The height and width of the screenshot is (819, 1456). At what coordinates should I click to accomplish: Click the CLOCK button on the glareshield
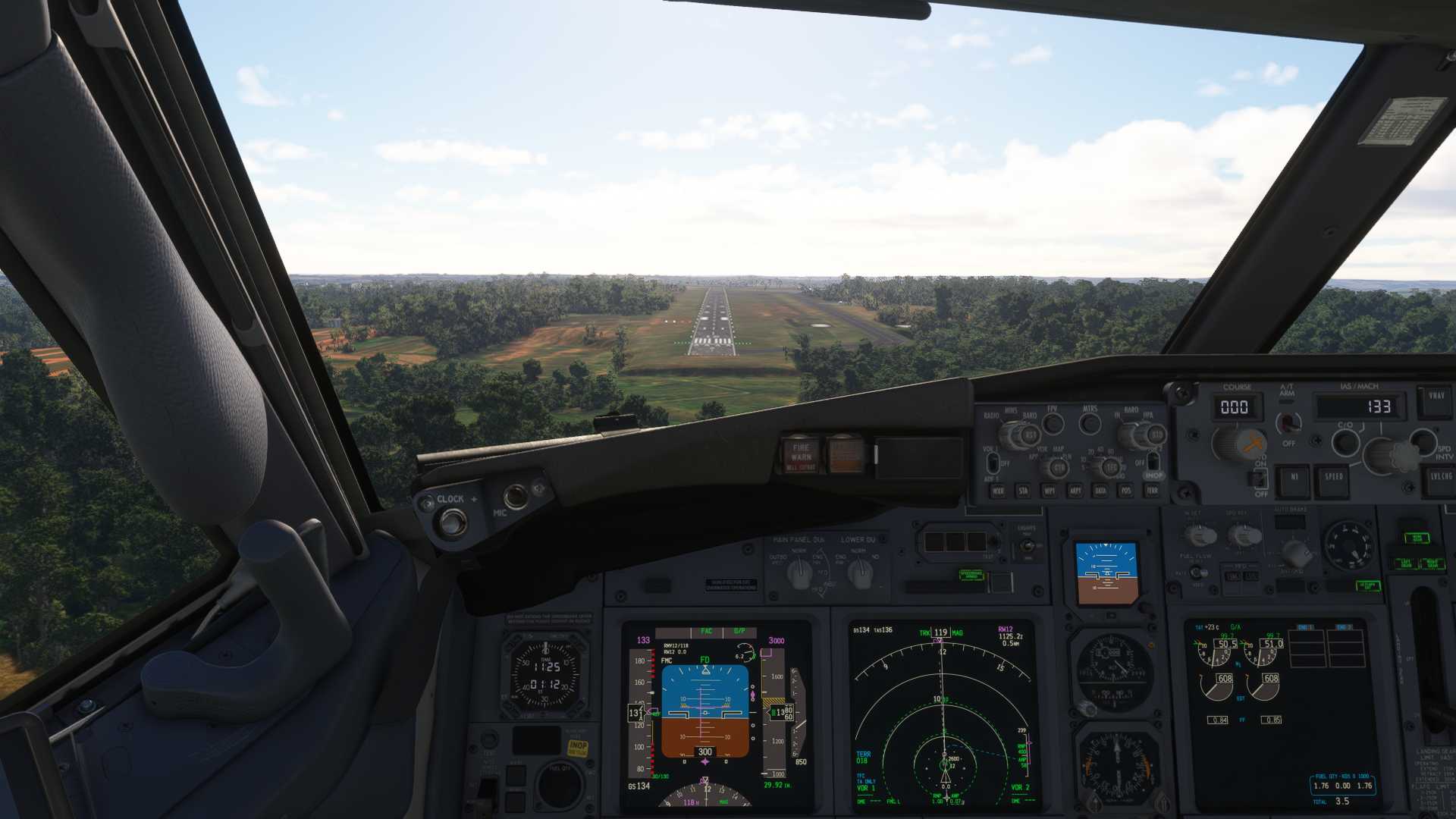pyautogui.click(x=453, y=522)
